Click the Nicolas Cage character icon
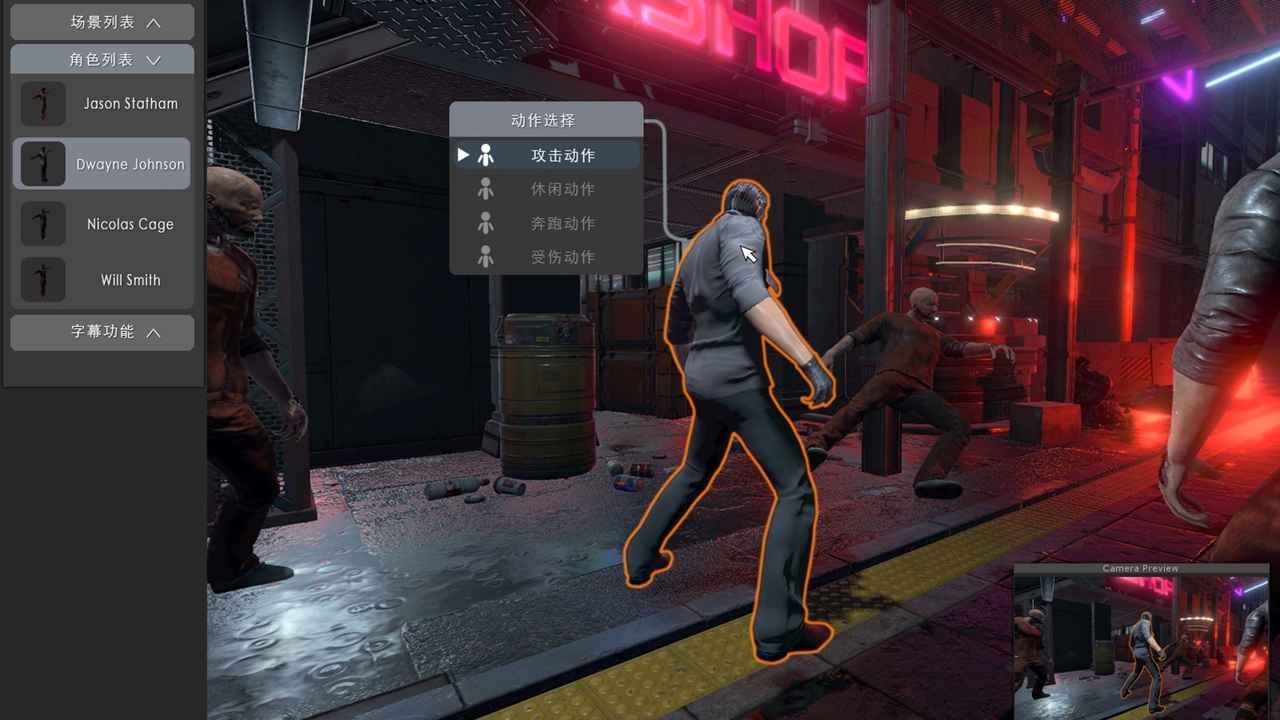Screen dimensions: 1280x720 (x=43, y=224)
